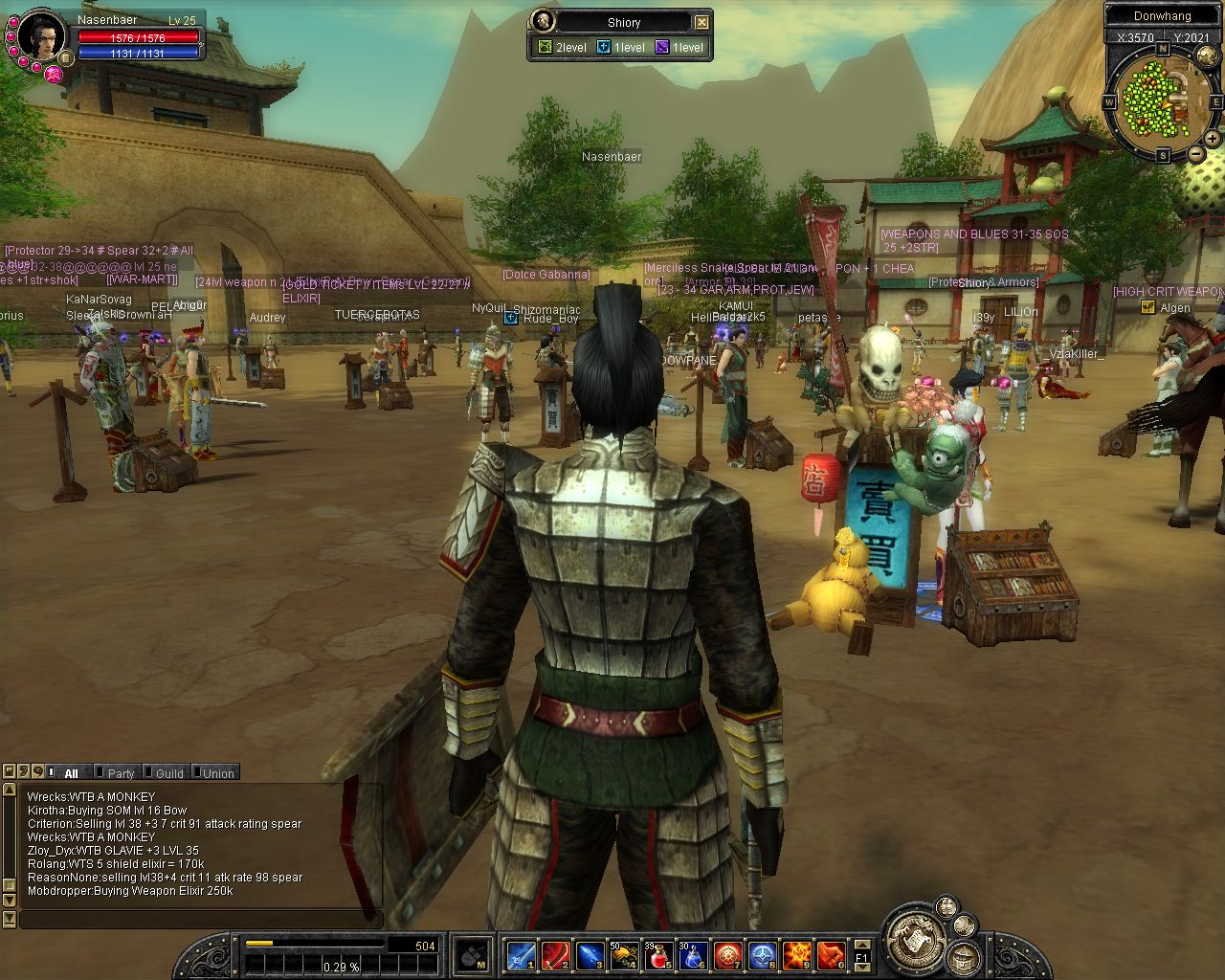
Task: Activate the blue sword skill in slot 1
Action: click(522, 955)
